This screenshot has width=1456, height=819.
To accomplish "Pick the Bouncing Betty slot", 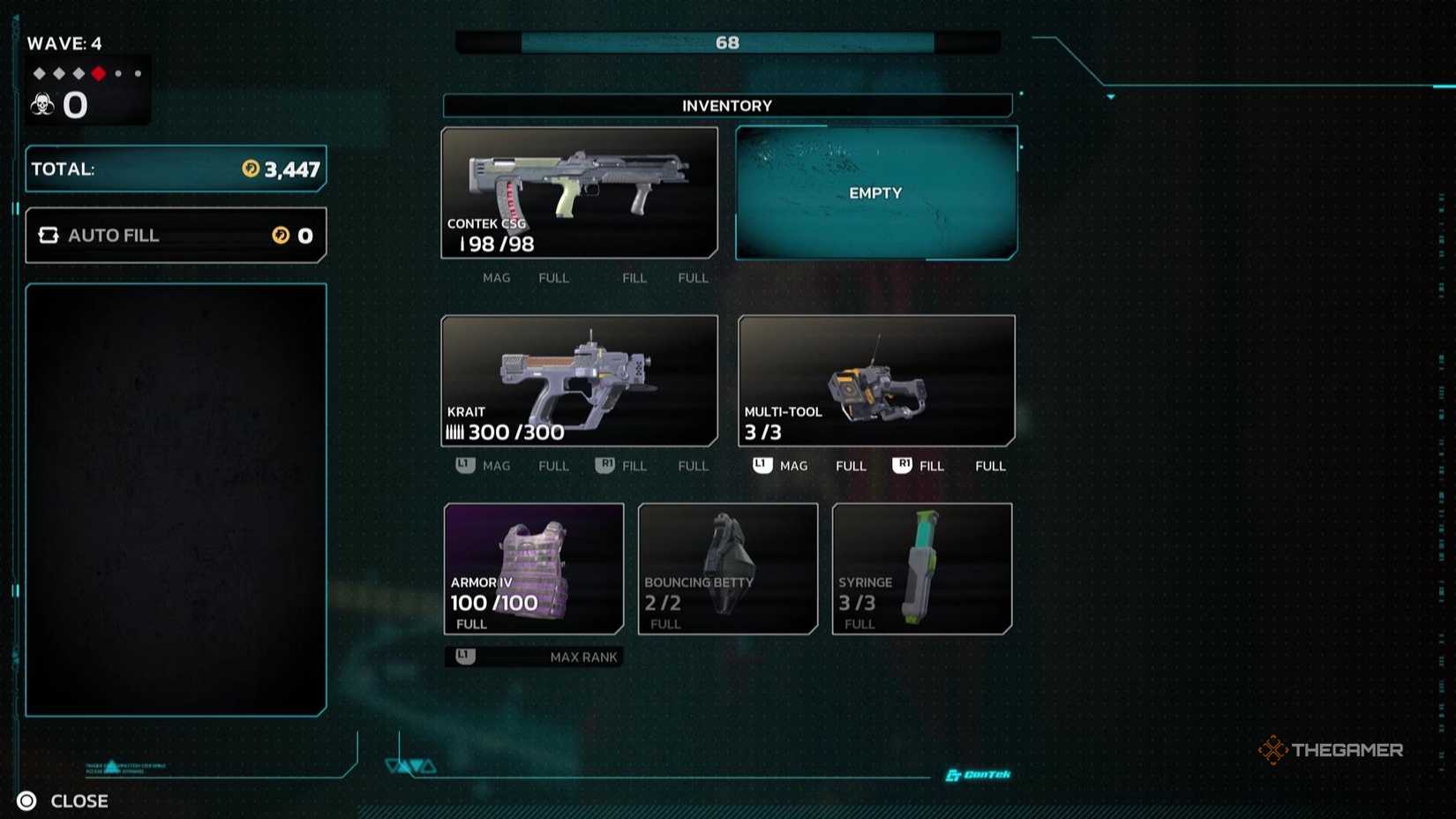I will coord(728,568).
